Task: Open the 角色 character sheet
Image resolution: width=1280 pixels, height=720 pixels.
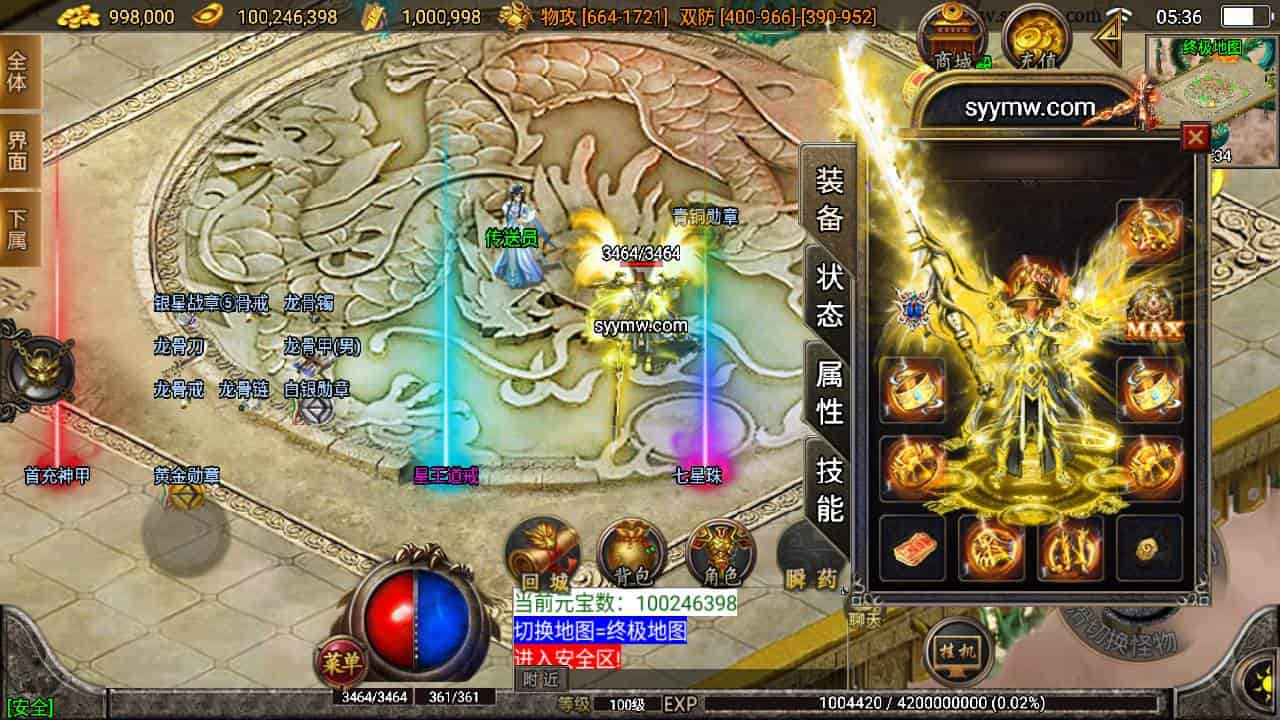Action: [720, 556]
